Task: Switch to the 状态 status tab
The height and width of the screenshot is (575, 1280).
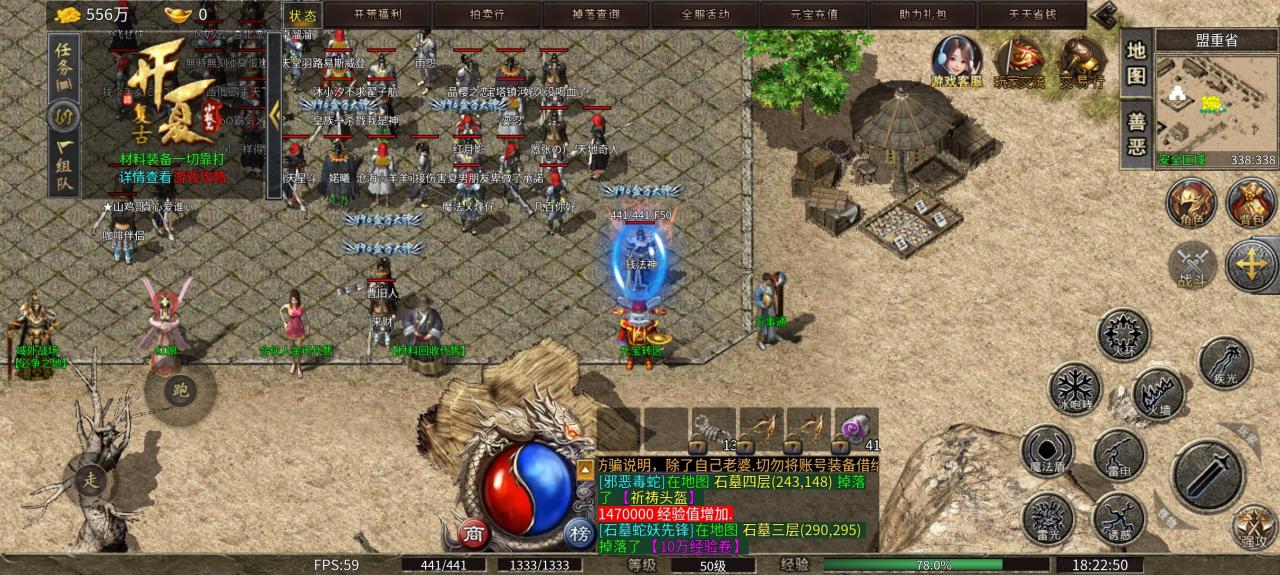Action: click(302, 15)
